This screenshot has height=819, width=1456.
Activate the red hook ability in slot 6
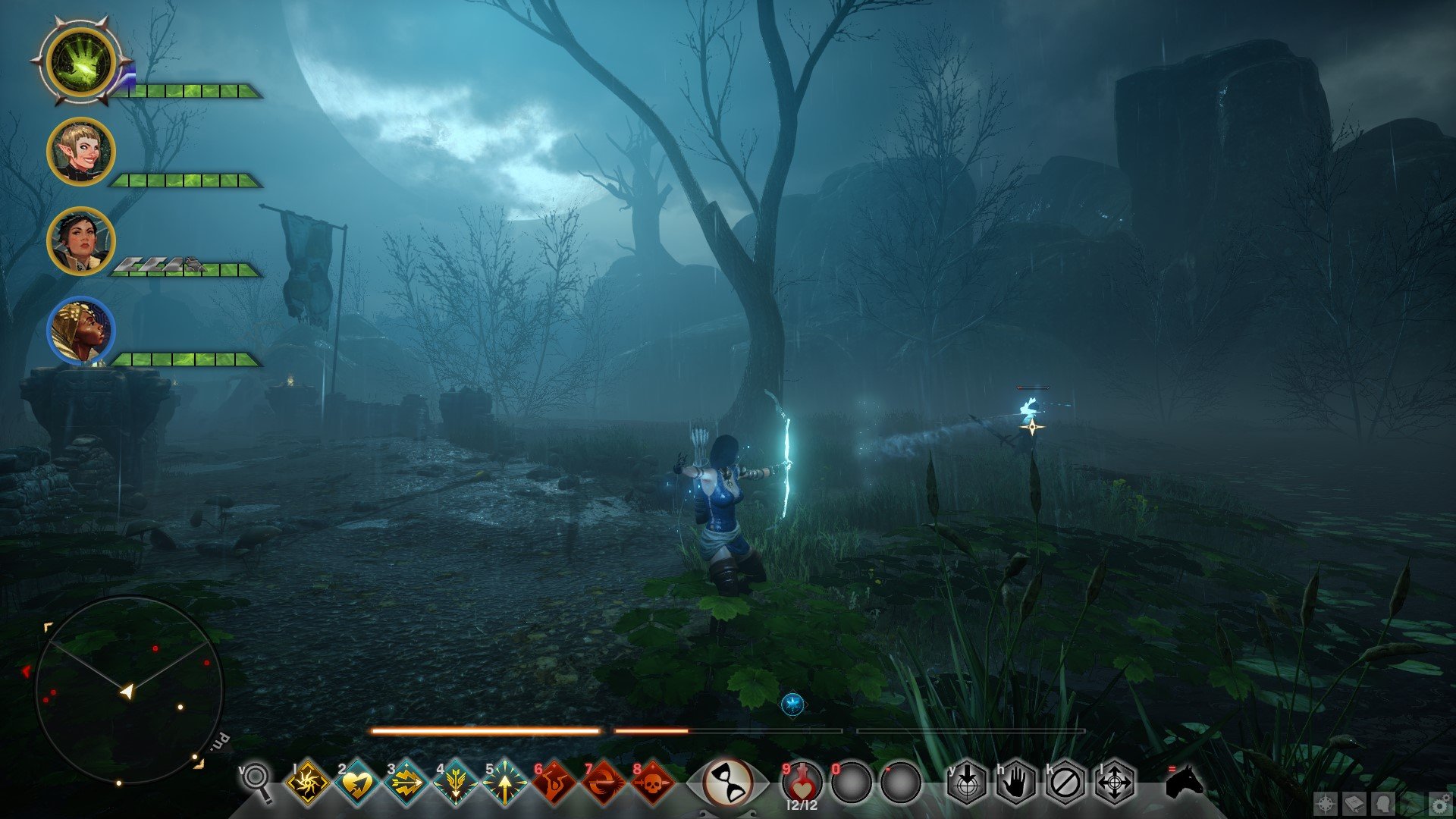[x=554, y=782]
